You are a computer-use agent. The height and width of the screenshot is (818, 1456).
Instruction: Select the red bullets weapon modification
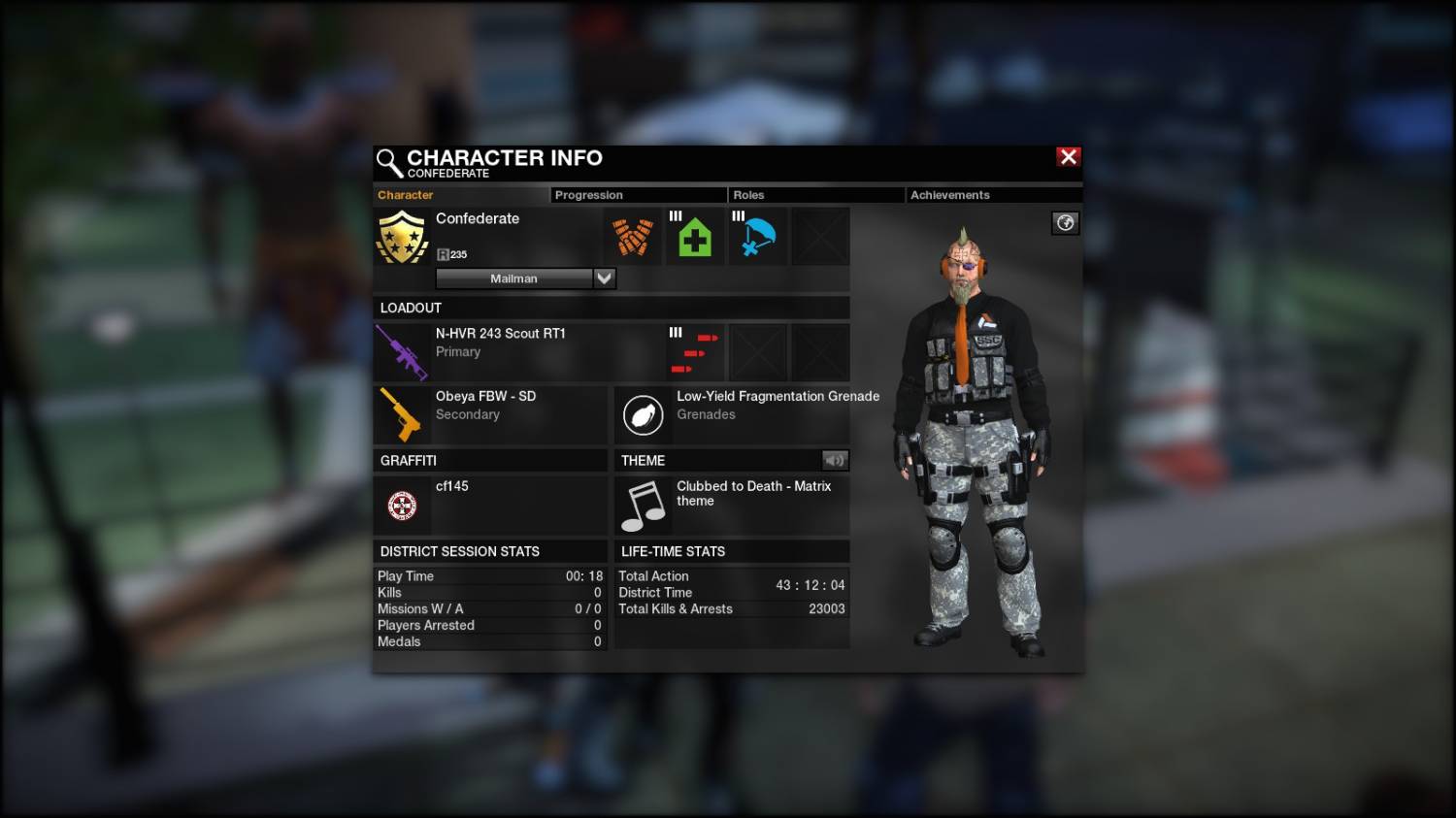point(695,352)
